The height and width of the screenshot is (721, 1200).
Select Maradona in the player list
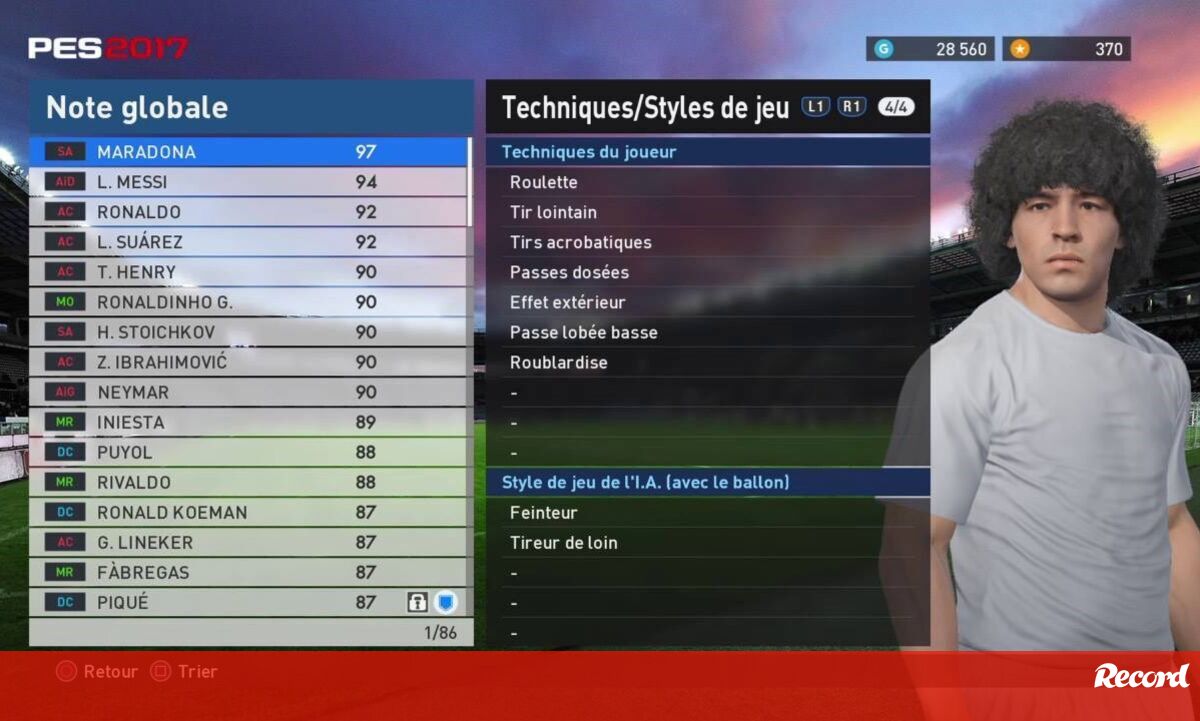click(250, 152)
